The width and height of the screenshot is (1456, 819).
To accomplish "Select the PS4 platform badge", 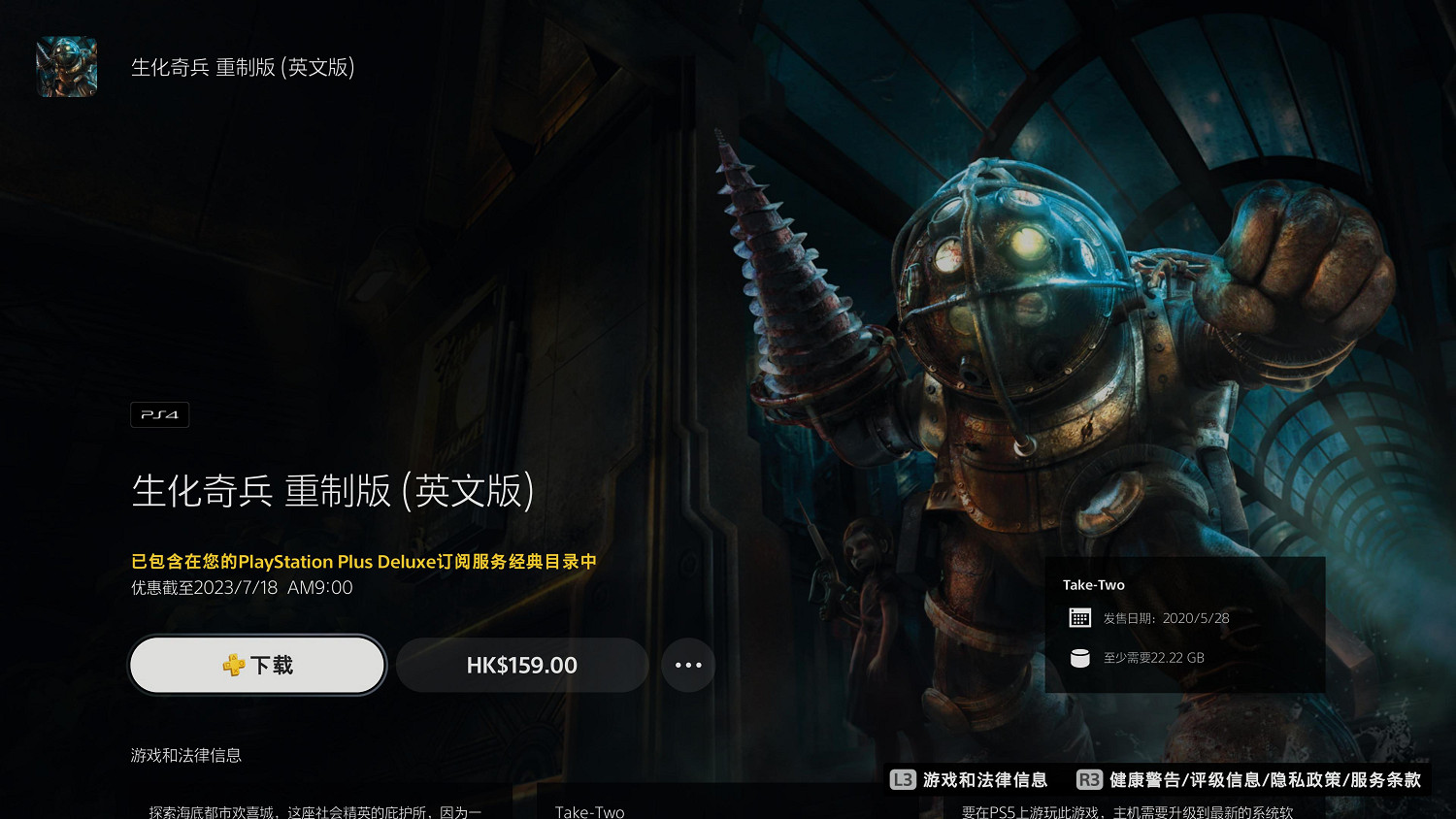I will coord(159,414).
